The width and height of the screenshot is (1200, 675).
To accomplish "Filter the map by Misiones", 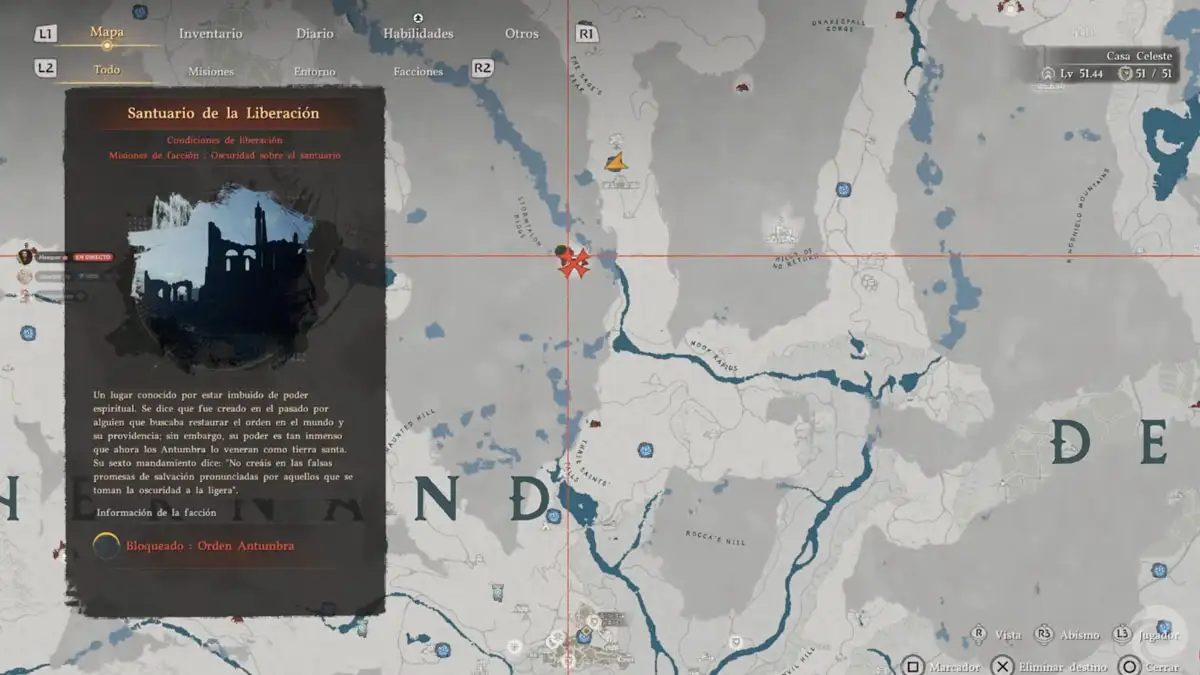I will point(211,71).
